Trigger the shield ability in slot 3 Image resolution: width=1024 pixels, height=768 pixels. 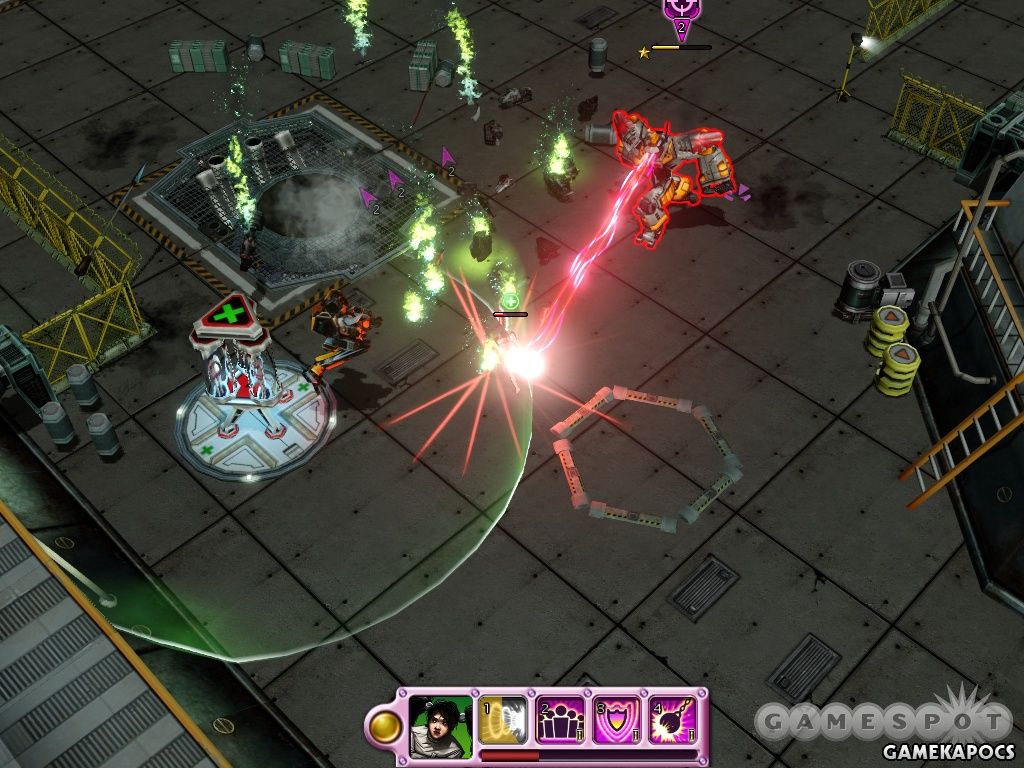click(617, 720)
